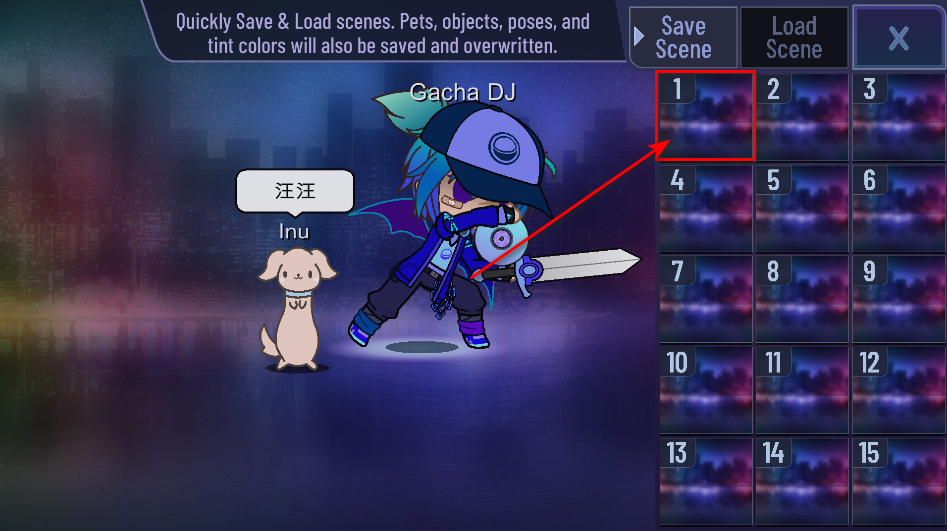
Task: Choose scene slot 3
Action: [897, 115]
